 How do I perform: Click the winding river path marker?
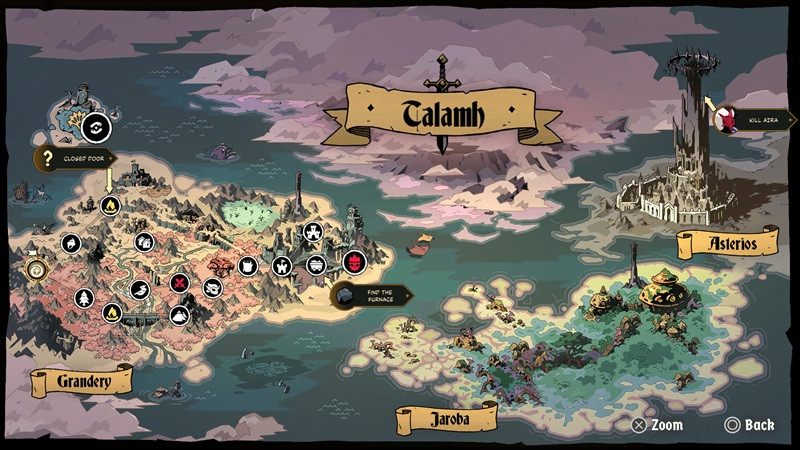point(139,290)
